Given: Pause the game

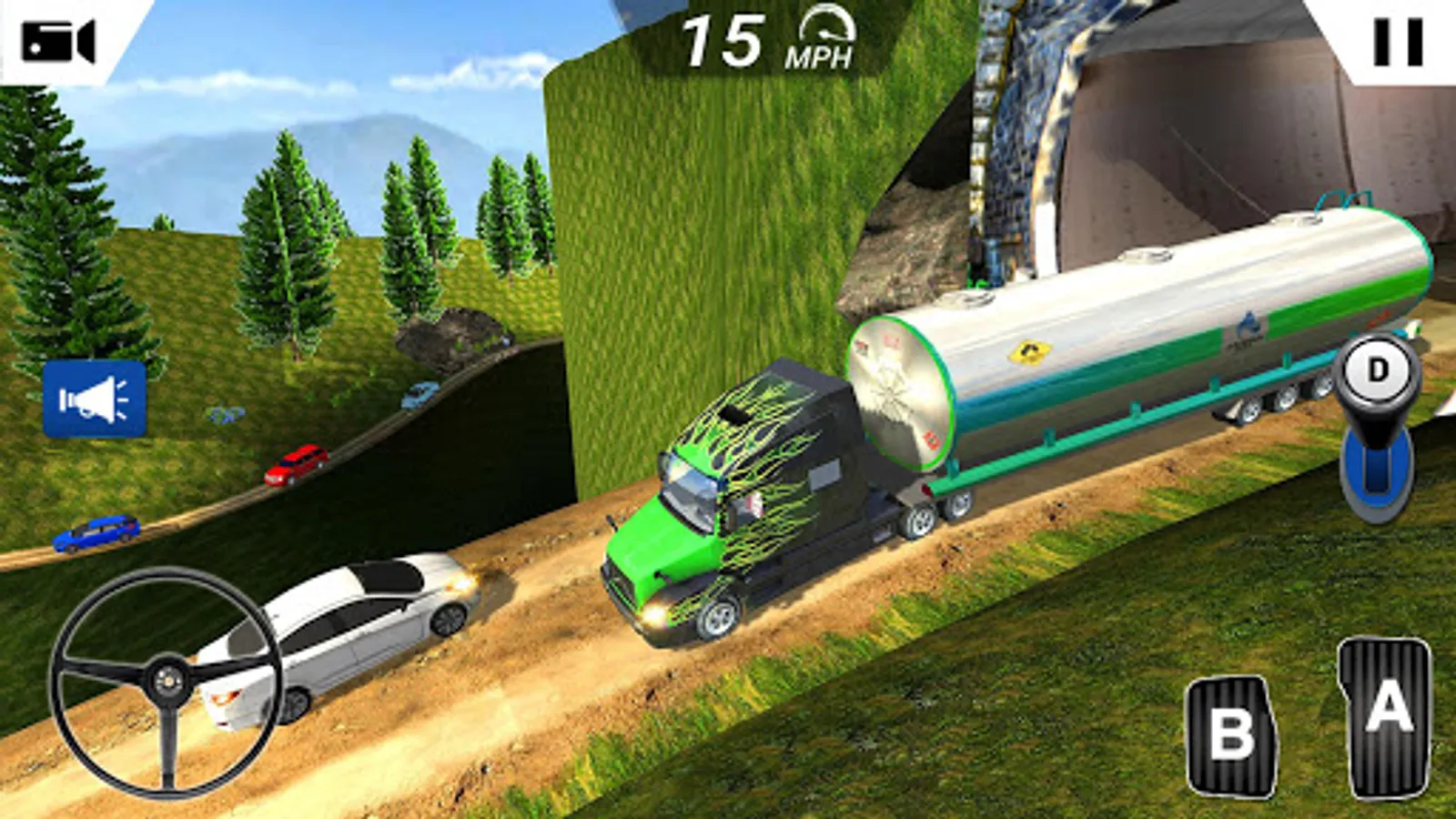Looking at the screenshot, I should click(x=1398, y=42).
